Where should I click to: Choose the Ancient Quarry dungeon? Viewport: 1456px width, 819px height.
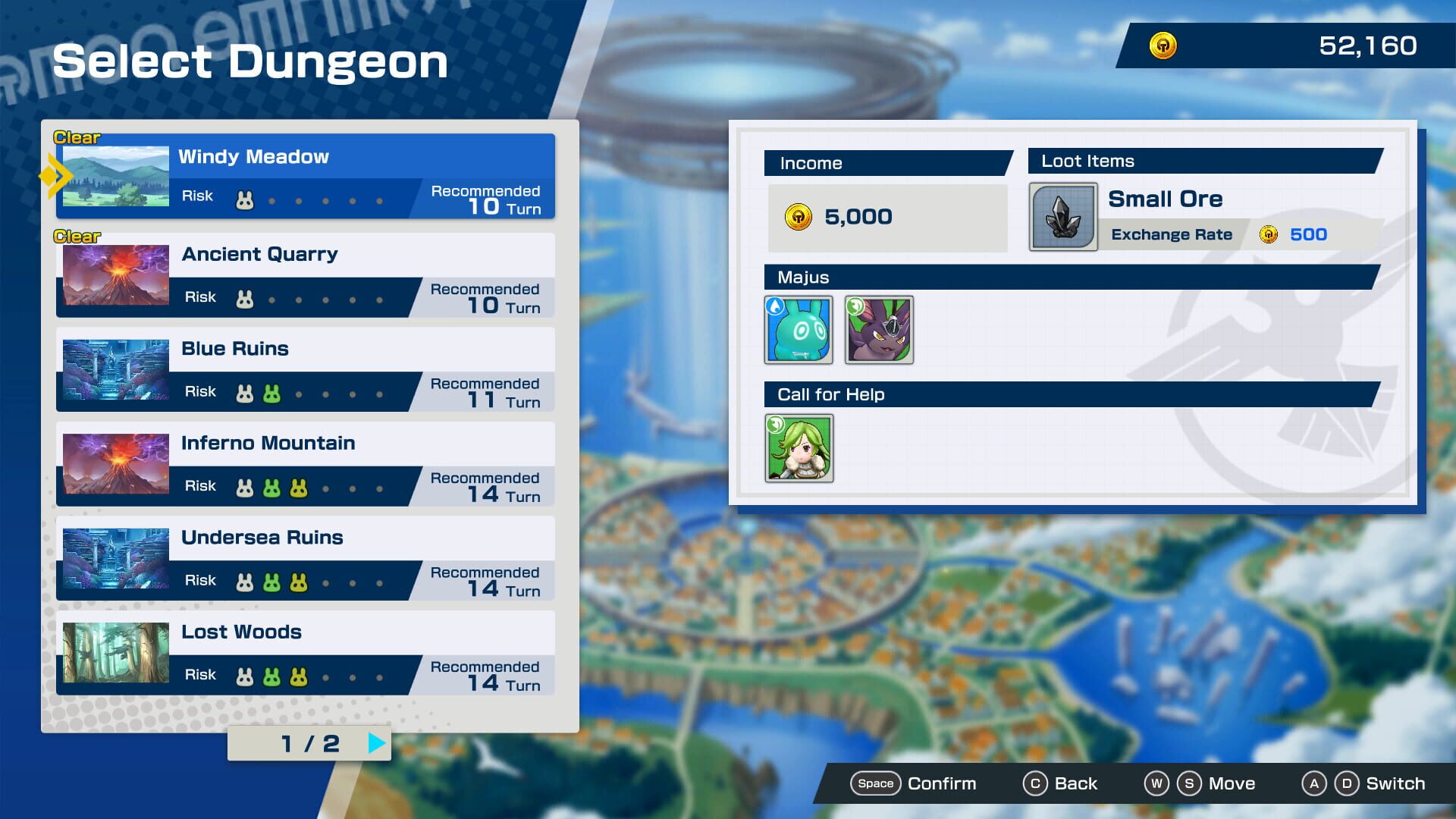305,275
